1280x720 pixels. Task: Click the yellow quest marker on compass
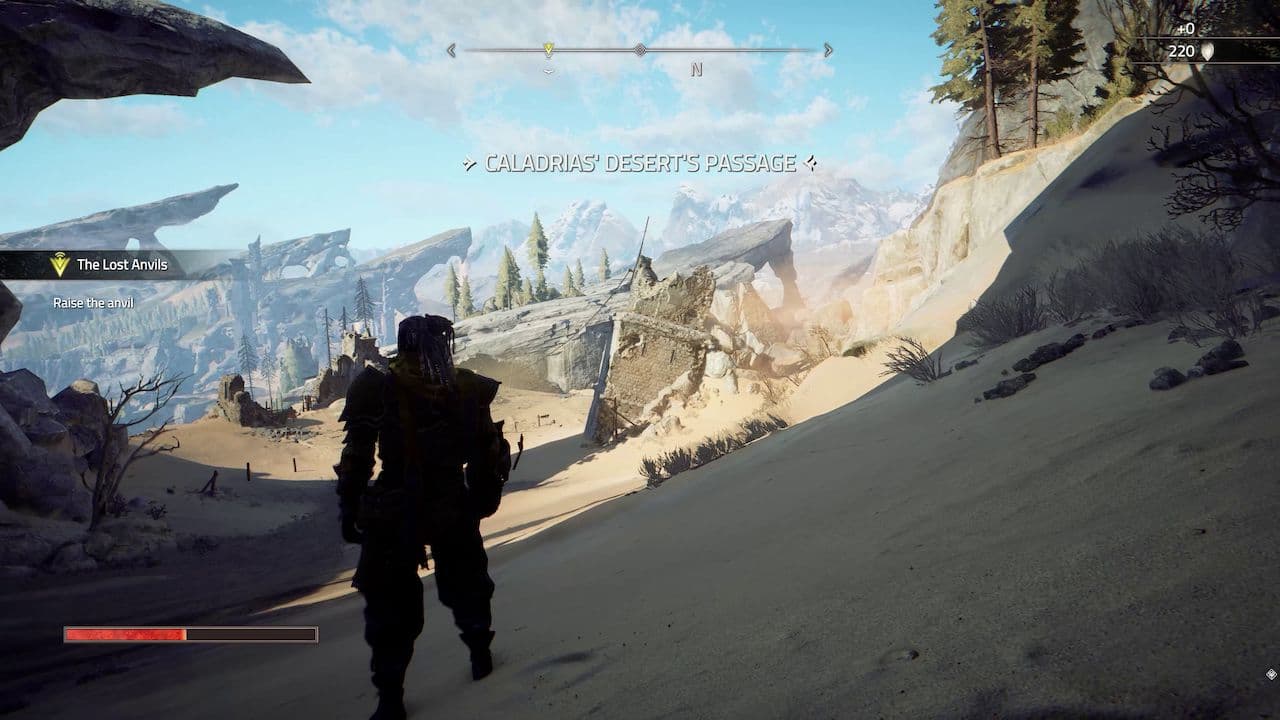(548, 49)
